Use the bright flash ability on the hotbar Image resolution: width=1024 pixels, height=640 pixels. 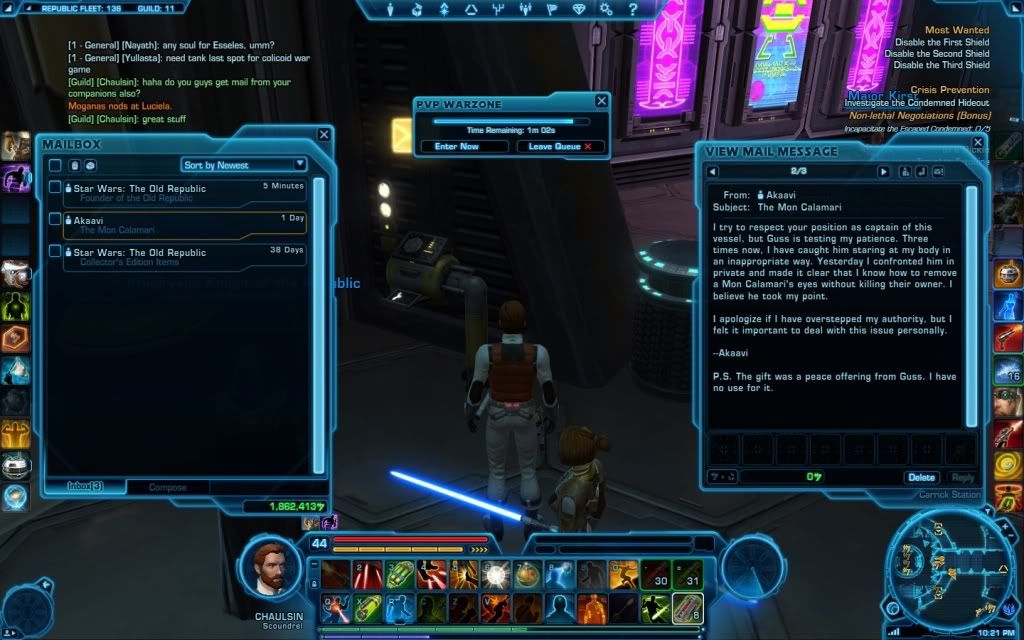tap(495, 574)
